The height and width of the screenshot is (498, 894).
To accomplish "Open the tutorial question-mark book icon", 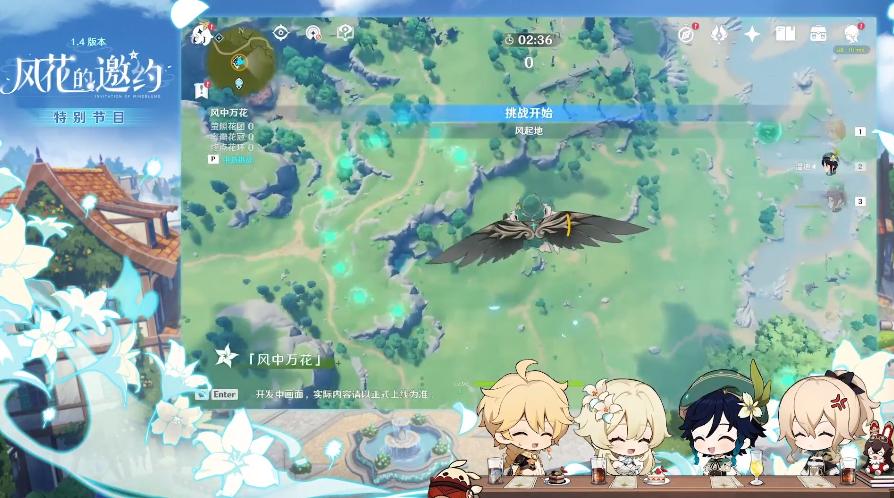I will click(345, 33).
